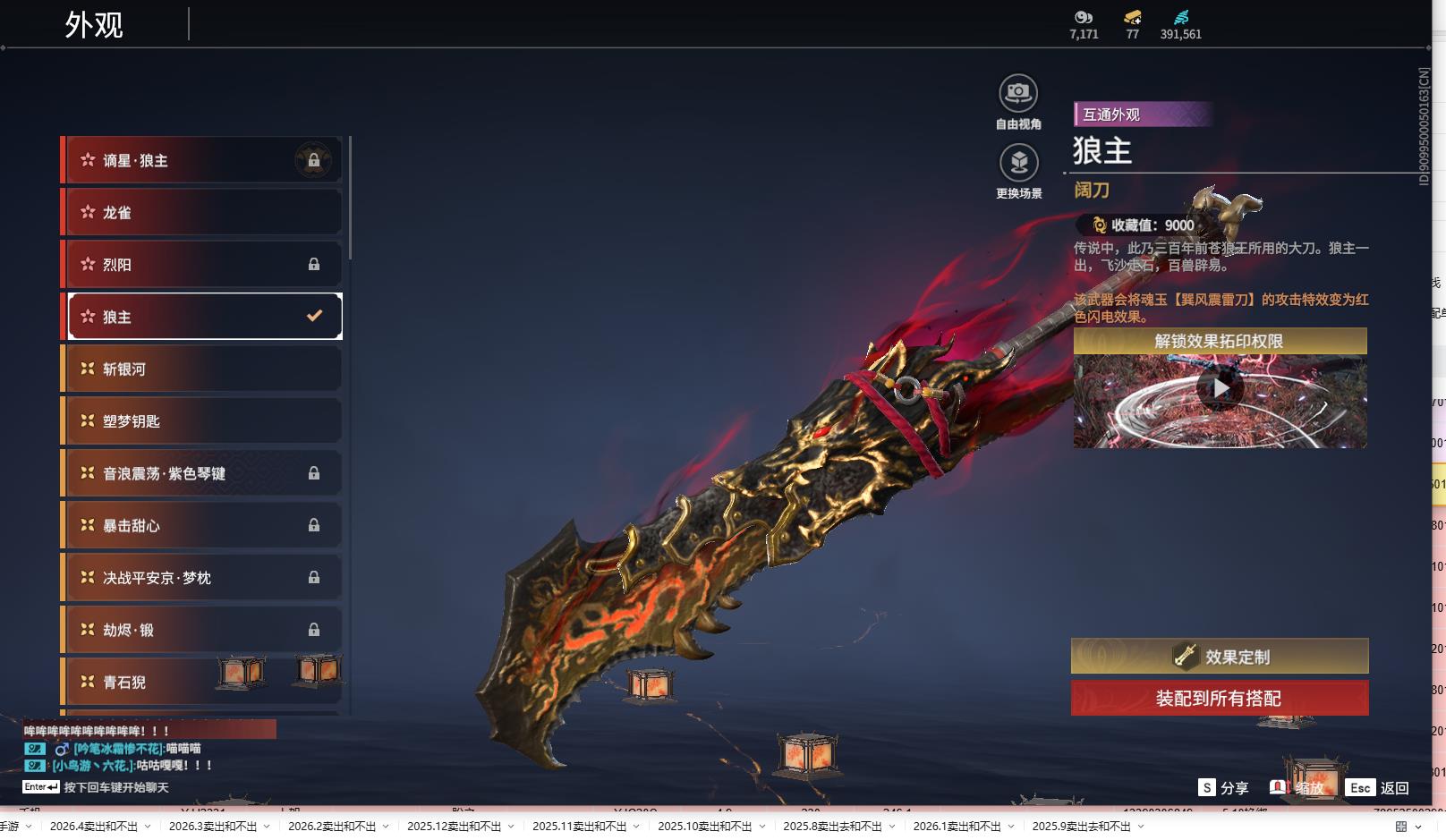Open 效果定制 effect customization
The image size is (1446, 840).
pos(1220,657)
